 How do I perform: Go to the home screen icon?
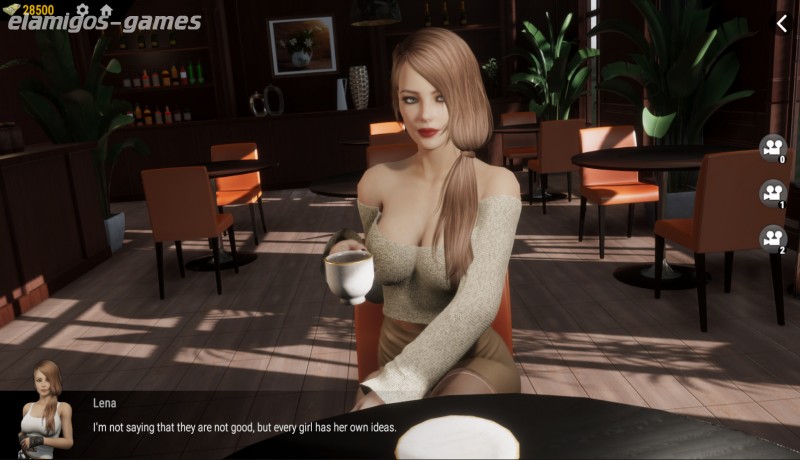[105, 10]
